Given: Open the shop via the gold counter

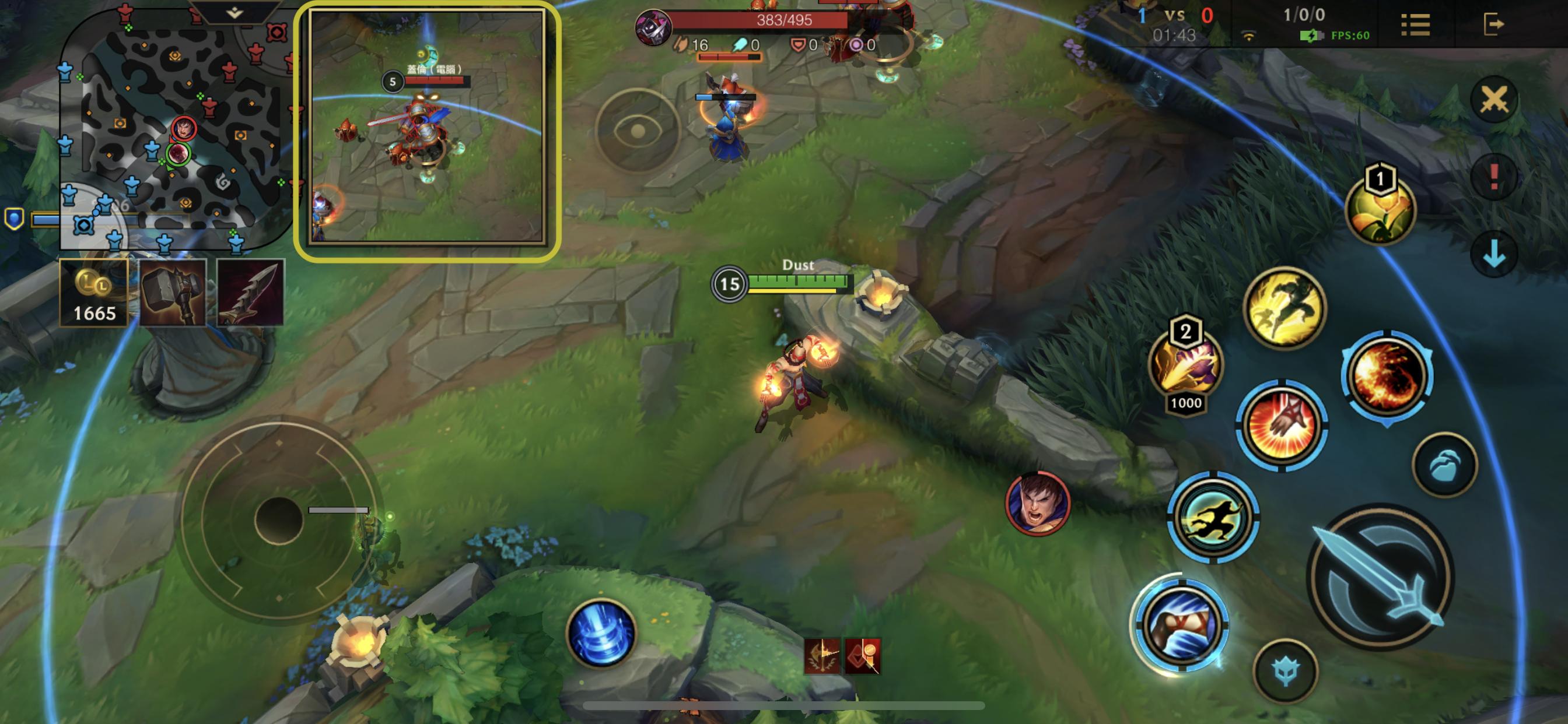Looking at the screenshot, I should click(x=94, y=293).
